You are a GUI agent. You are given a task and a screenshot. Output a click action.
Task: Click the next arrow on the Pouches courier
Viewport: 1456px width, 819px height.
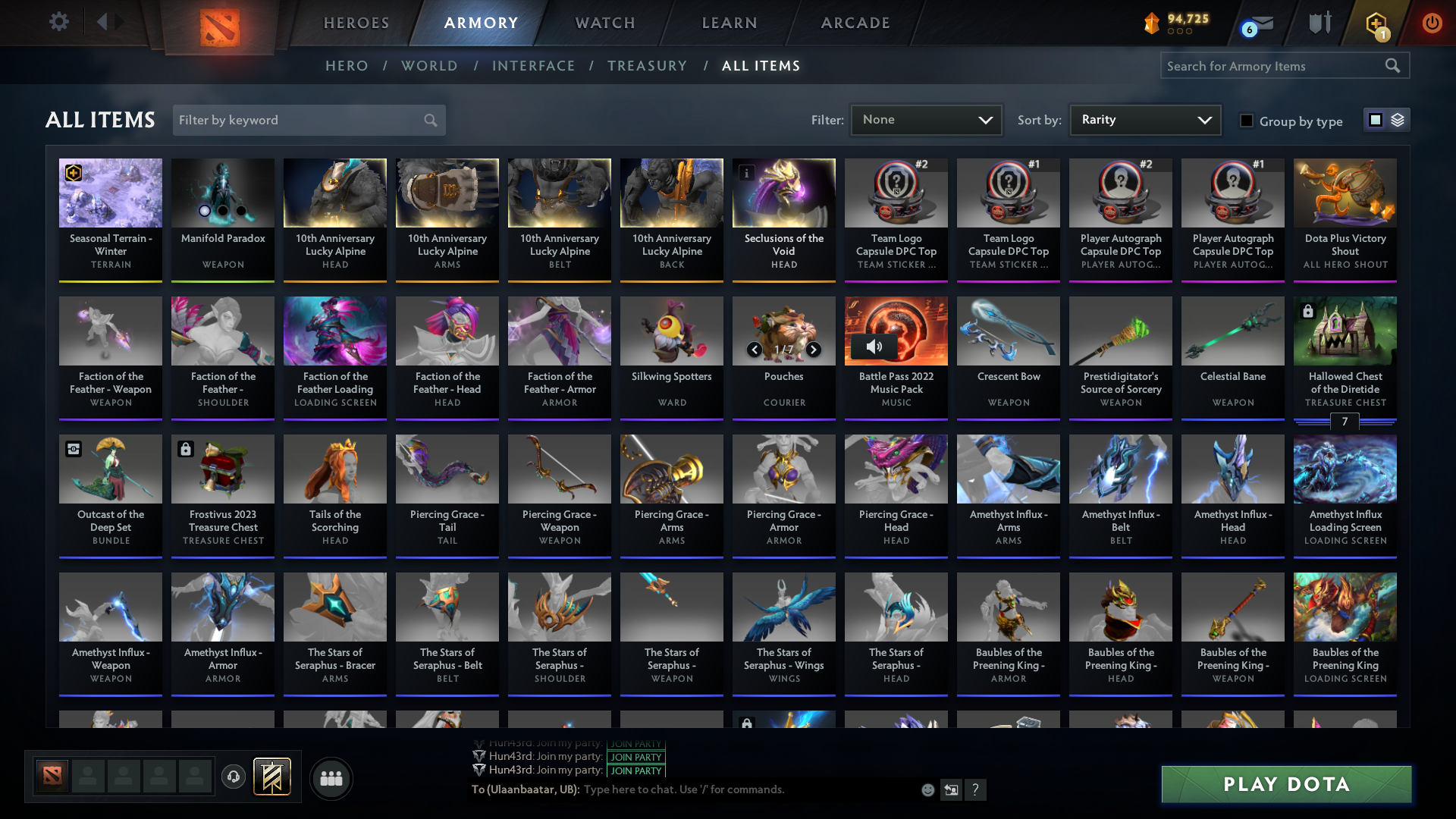pyautogui.click(x=812, y=350)
